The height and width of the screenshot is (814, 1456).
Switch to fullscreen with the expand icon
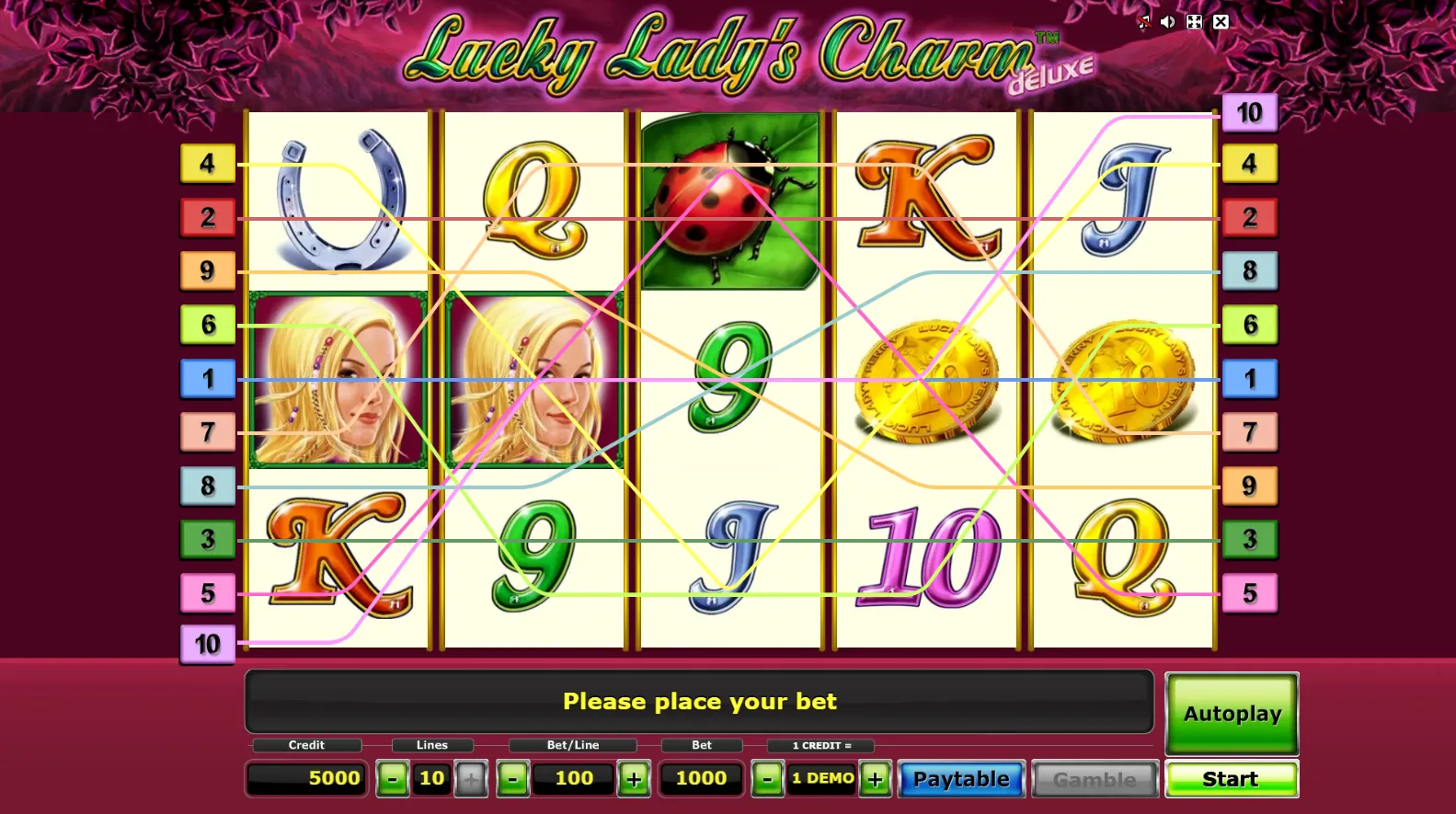1195,21
